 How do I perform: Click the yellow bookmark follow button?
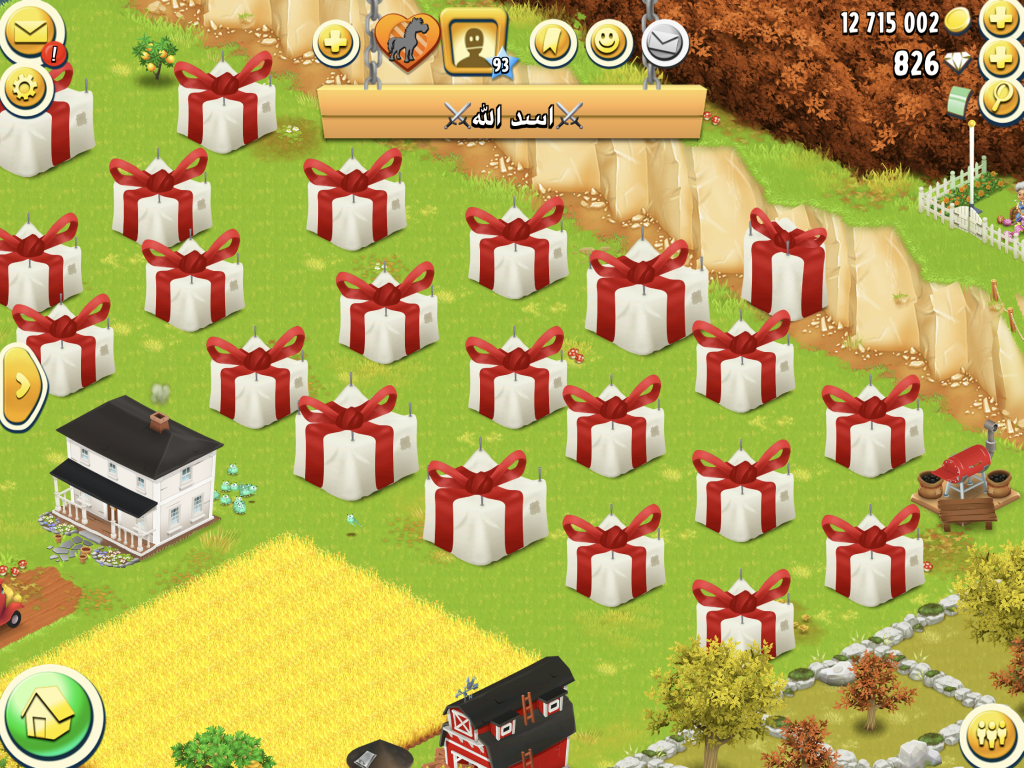[549, 42]
